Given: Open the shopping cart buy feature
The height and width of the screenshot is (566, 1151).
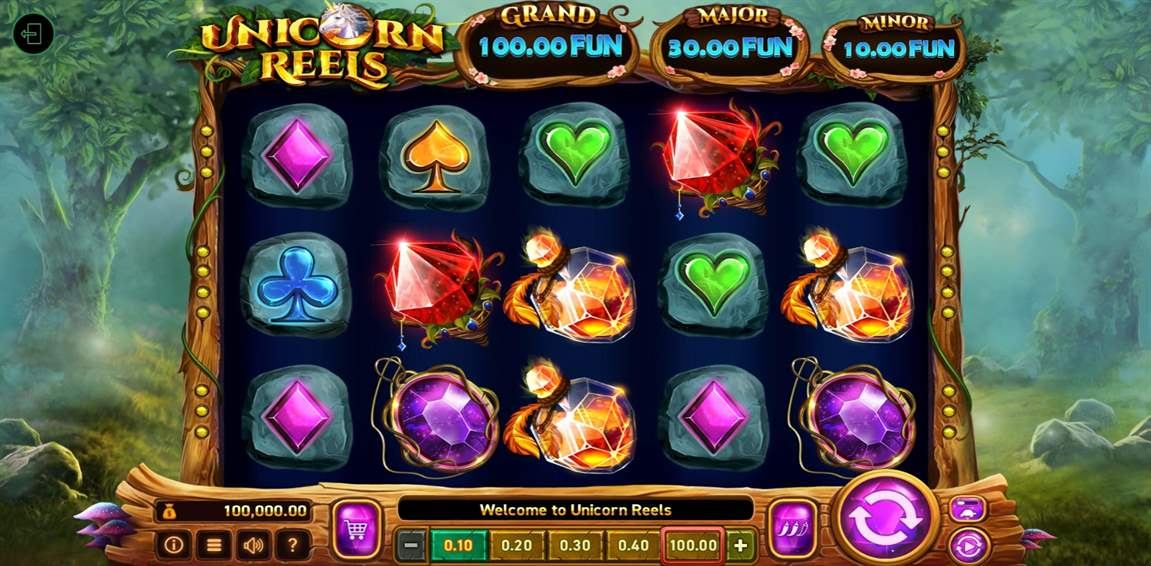Looking at the screenshot, I should click(x=356, y=527).
